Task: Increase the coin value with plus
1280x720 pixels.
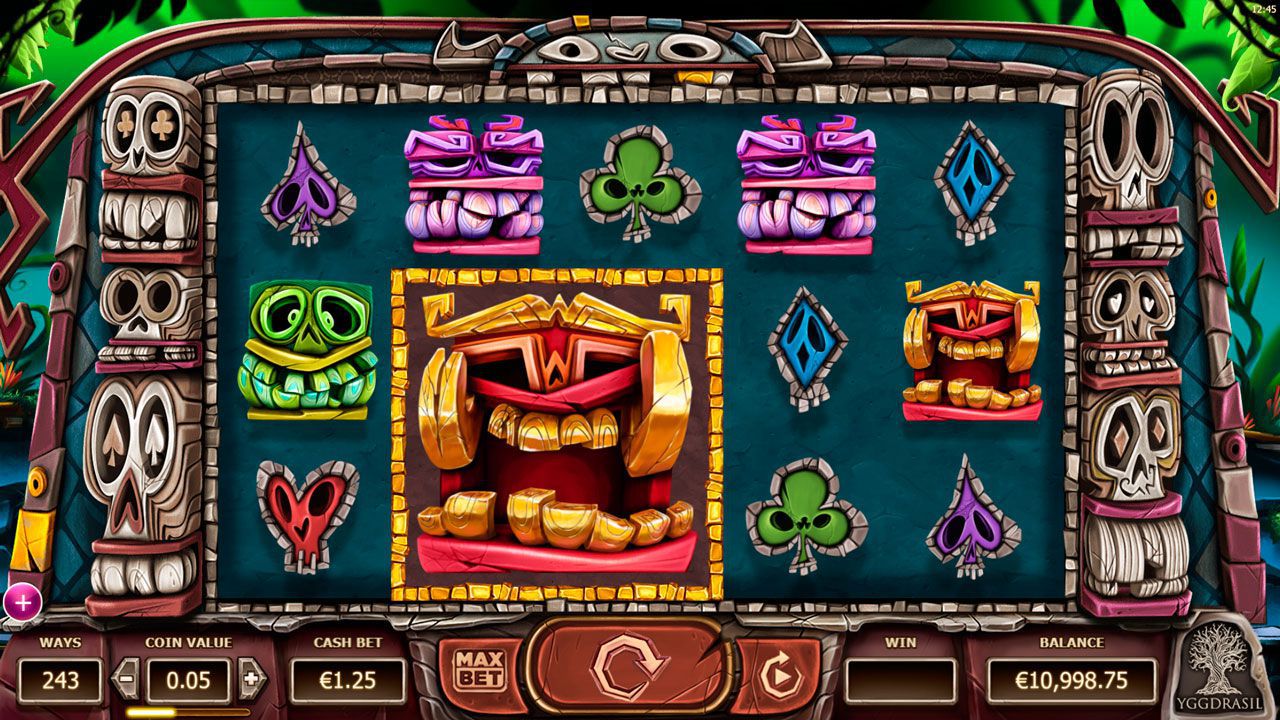Action: [x=250, y=680]
